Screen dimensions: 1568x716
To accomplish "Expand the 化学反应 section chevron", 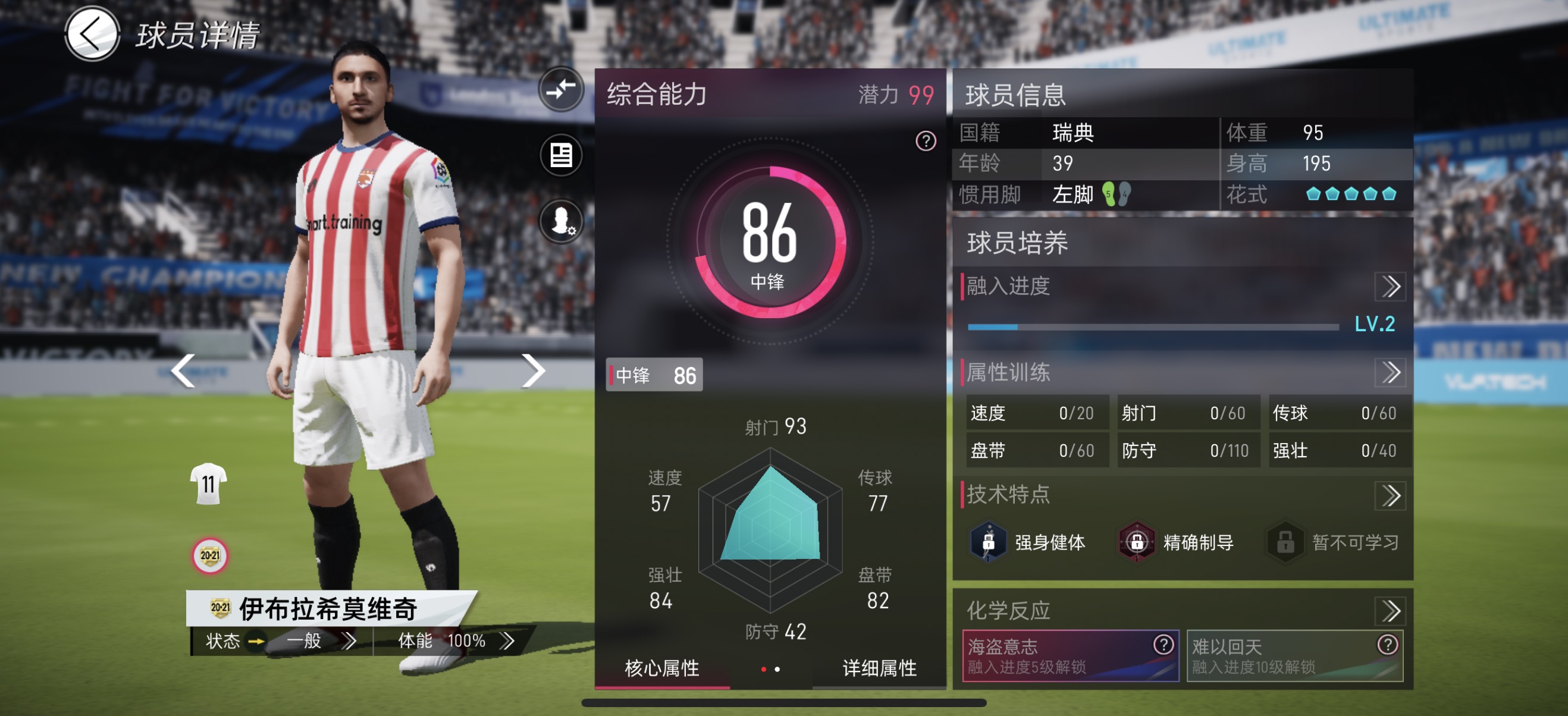I will (x=1392, y=611).
